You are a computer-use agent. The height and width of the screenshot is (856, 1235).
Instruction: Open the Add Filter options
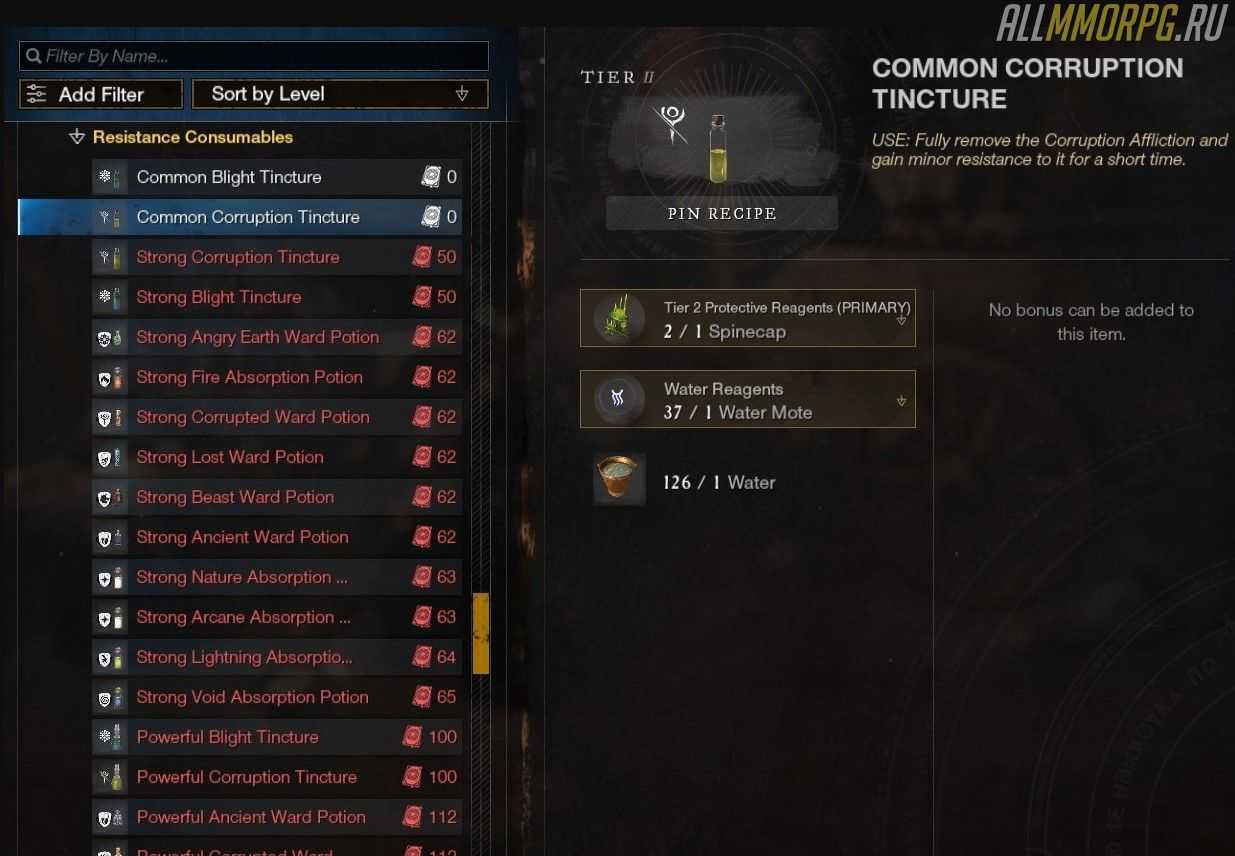point(101,94)
